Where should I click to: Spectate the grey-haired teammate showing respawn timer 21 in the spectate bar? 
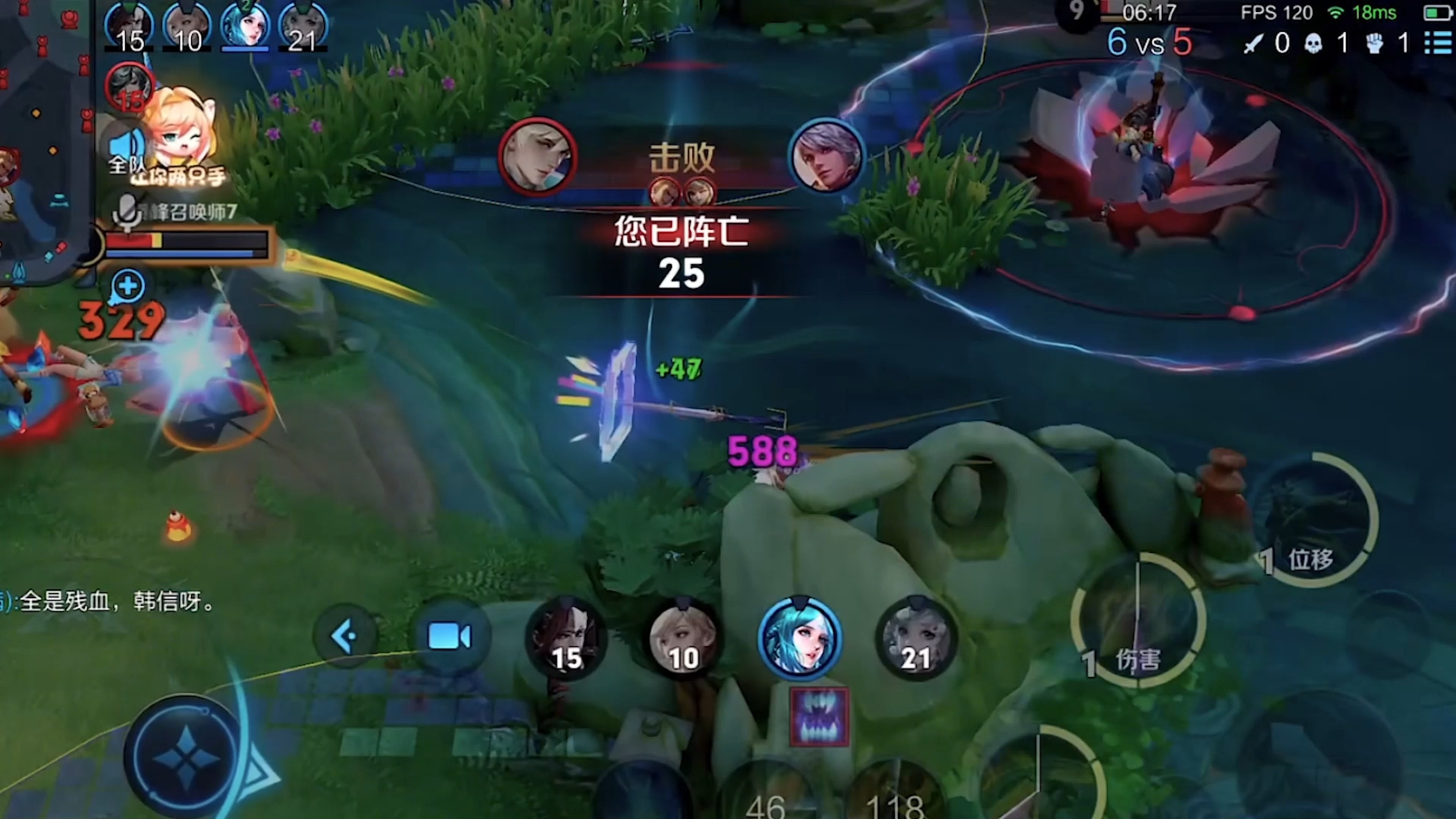click(916, 639)
